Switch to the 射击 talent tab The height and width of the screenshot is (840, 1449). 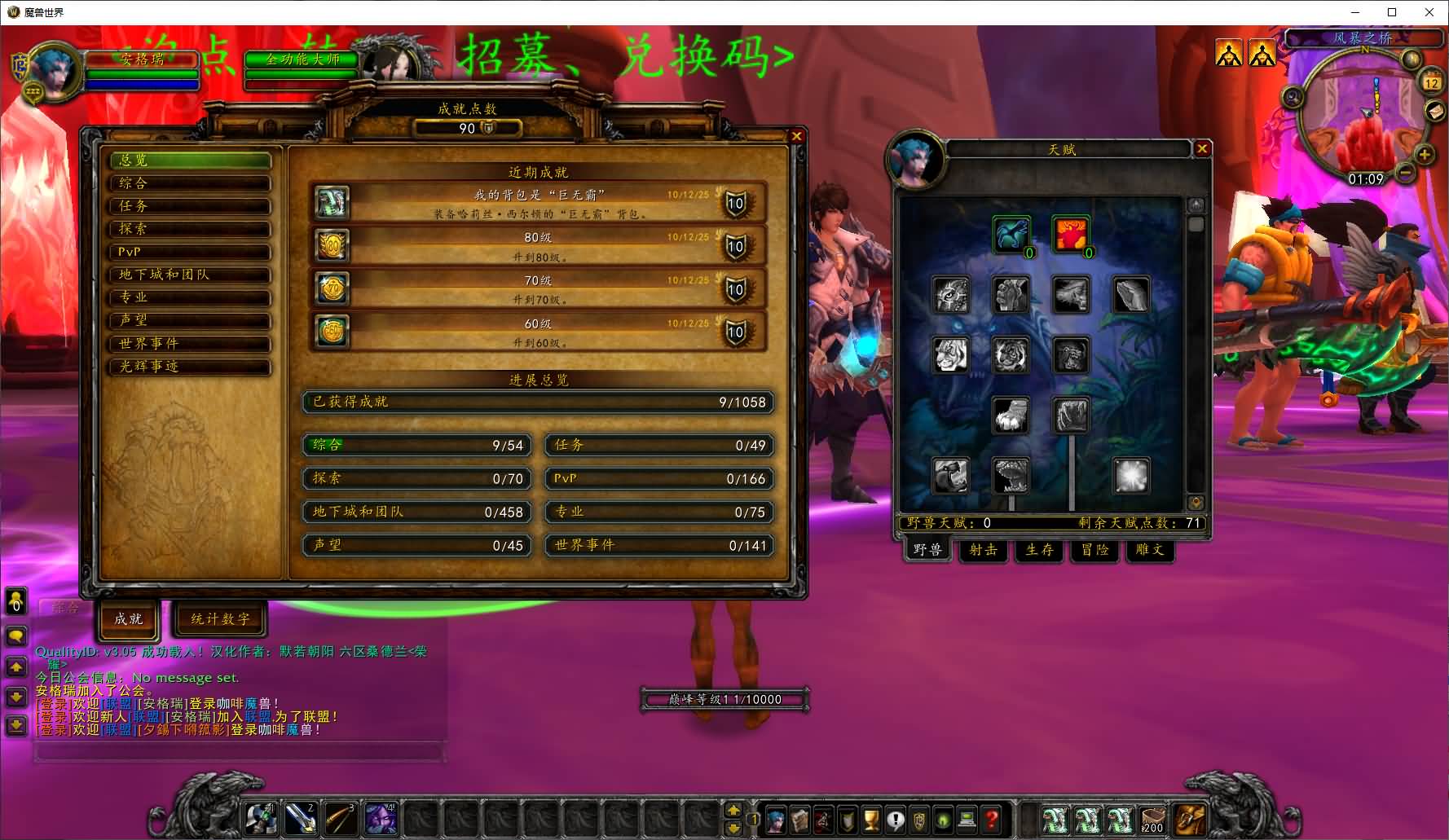(x=983, y=550)
